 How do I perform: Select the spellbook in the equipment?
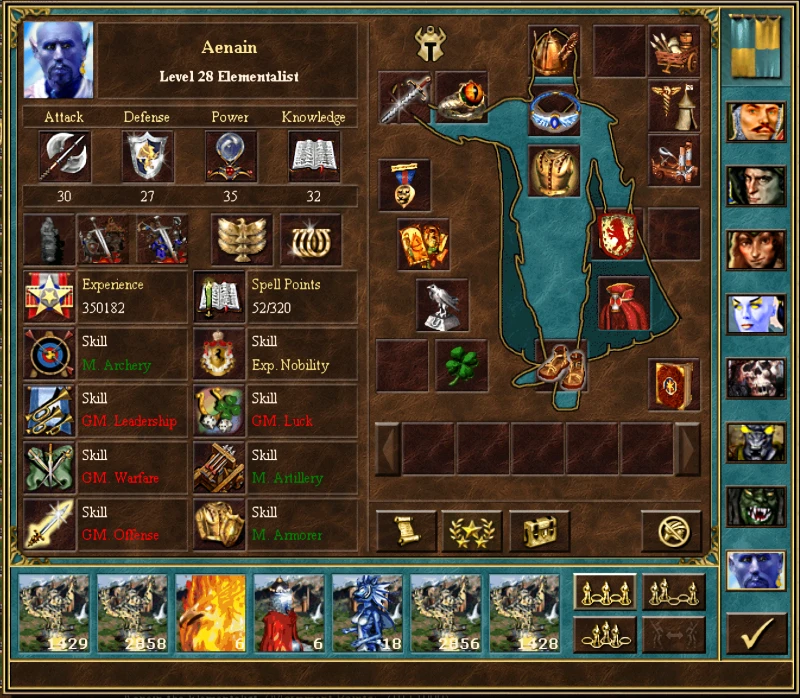coord(673,384)
